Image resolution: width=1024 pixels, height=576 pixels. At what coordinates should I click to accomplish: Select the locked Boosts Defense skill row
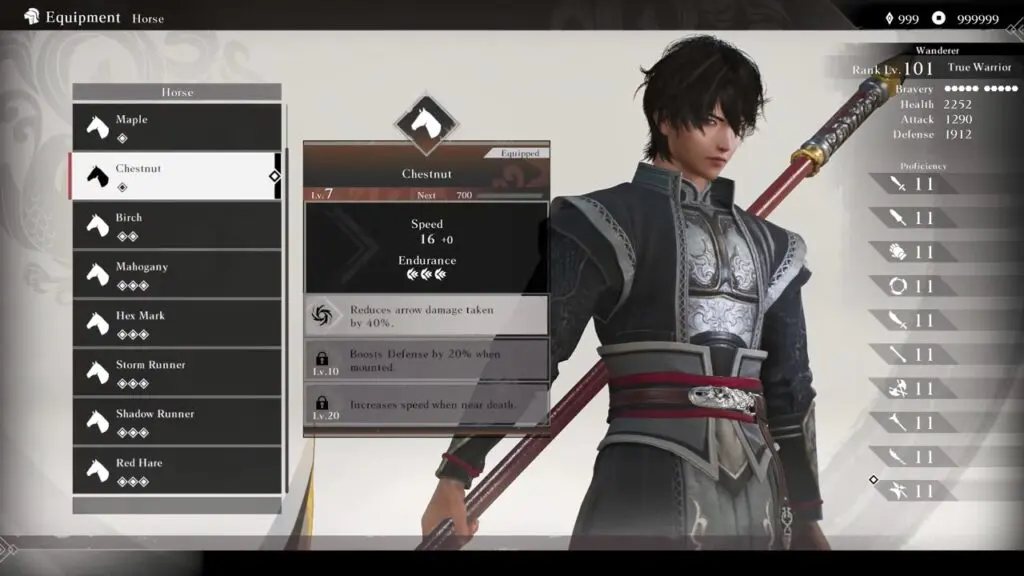pos(426,360)
